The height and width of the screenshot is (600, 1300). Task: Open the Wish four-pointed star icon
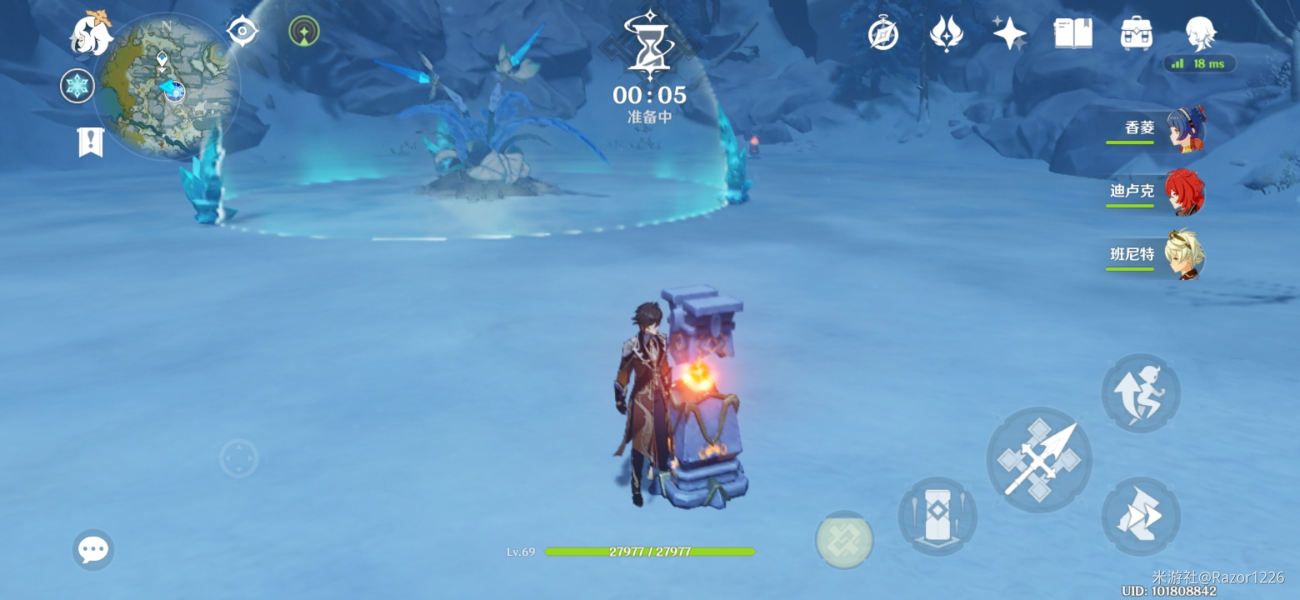(1009, 34)
